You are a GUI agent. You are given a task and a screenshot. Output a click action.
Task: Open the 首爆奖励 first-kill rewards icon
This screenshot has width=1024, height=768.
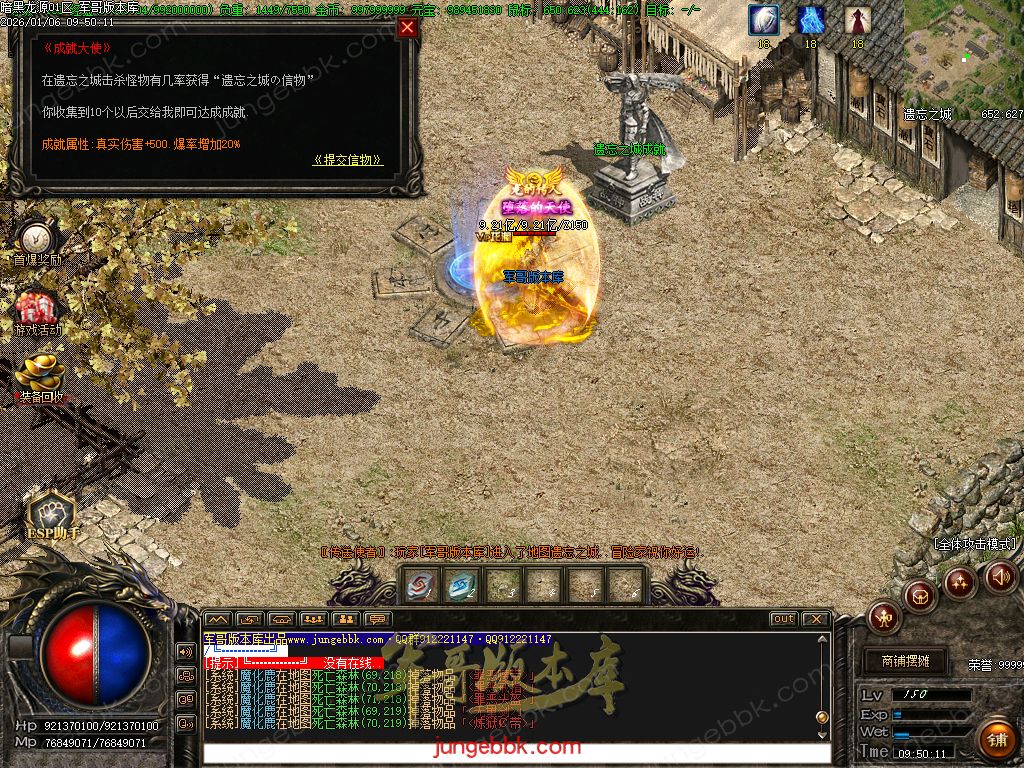point(37,240)
